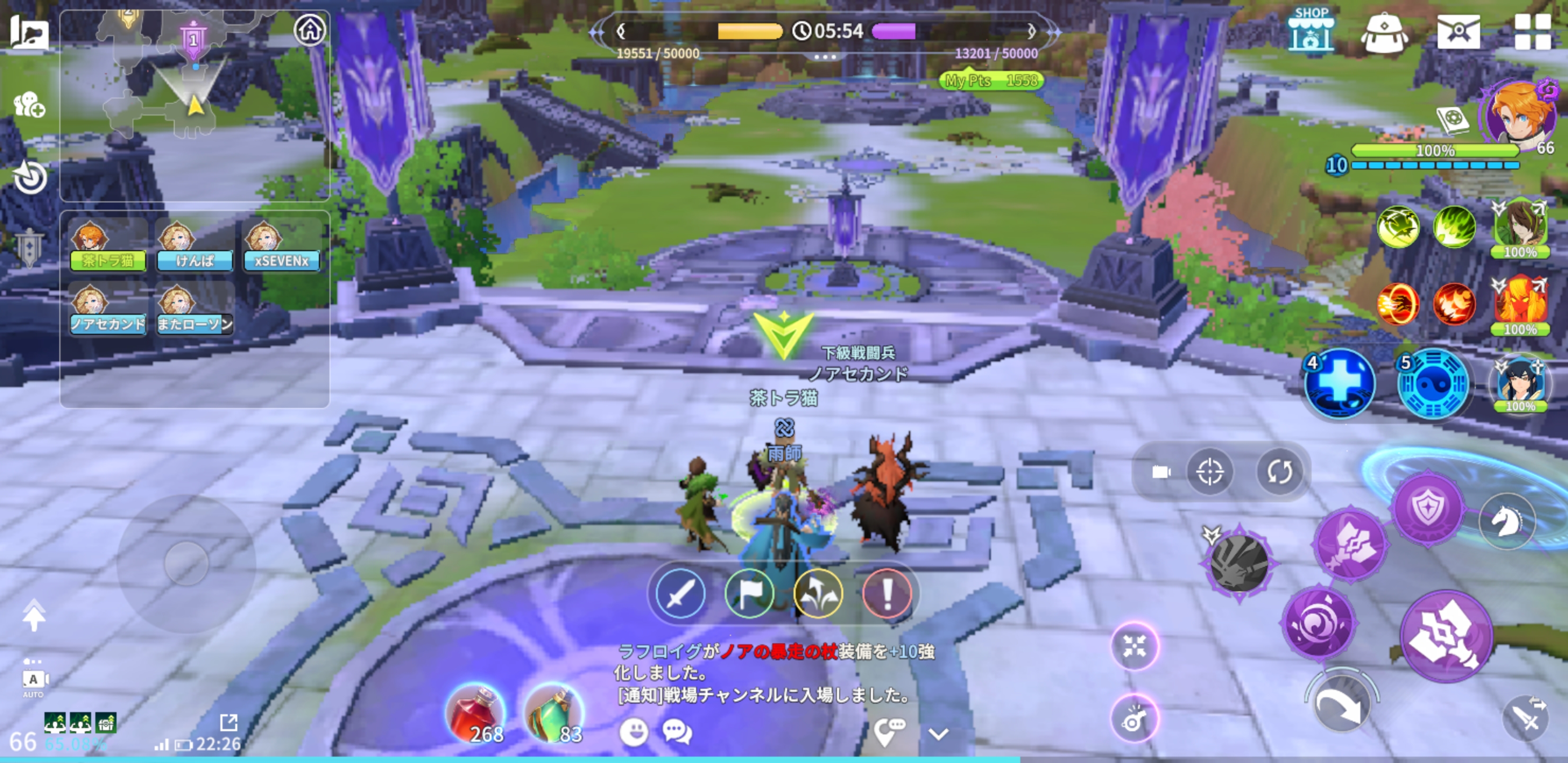Screen dimensions: 1568x763
Task: Mount the horse
Action: [x=1507, y=521]
